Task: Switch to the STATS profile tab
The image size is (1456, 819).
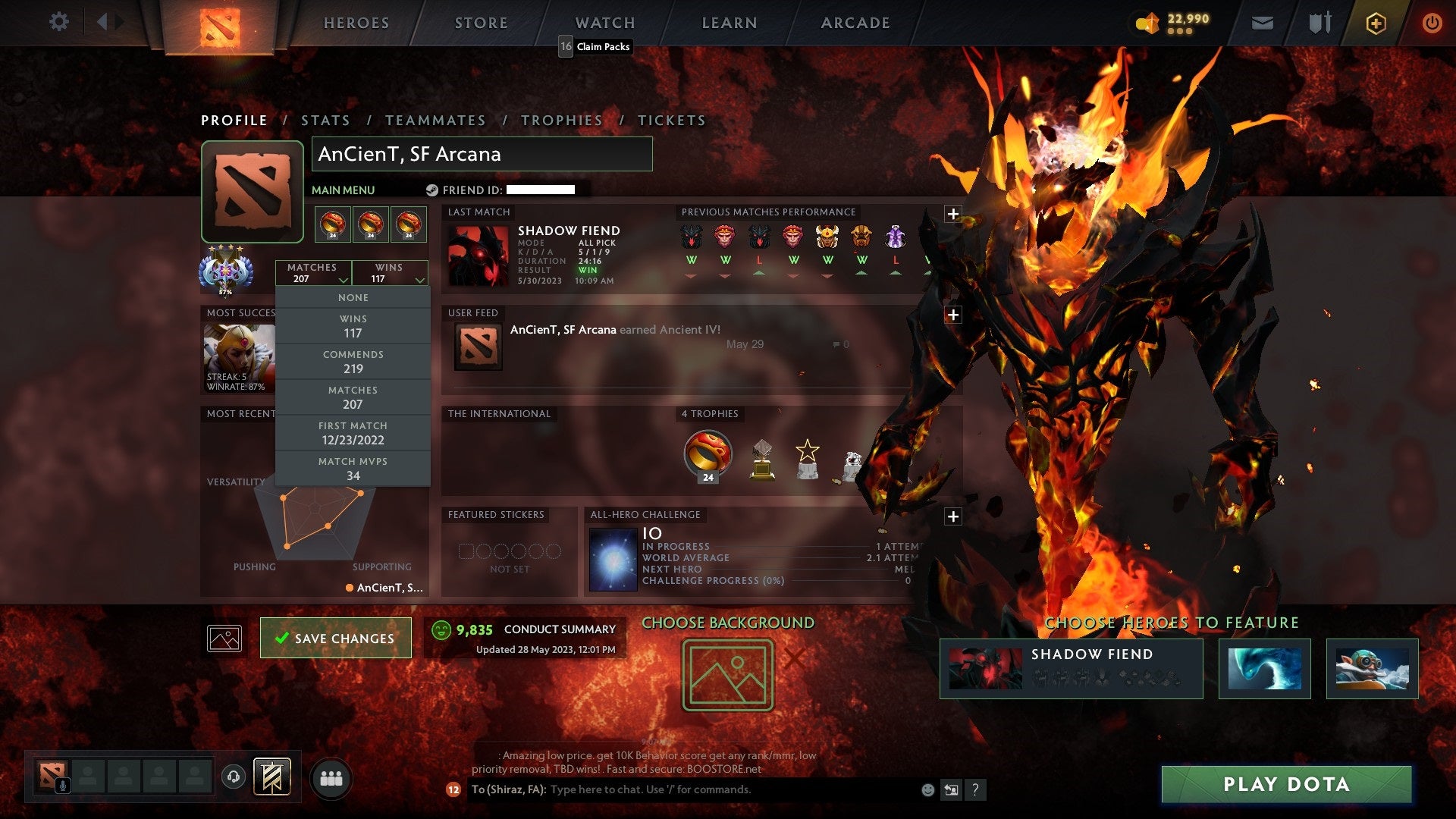Action: (x=325, y=120)
